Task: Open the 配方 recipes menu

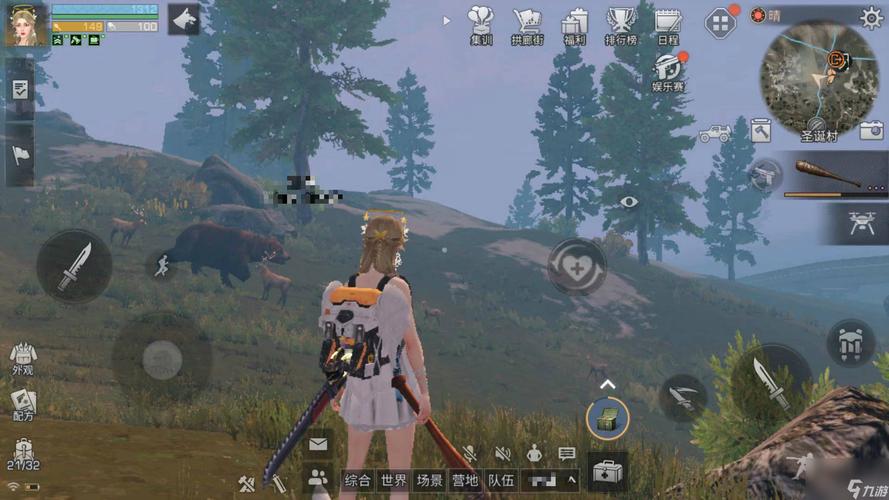Action: click(23, 406)
